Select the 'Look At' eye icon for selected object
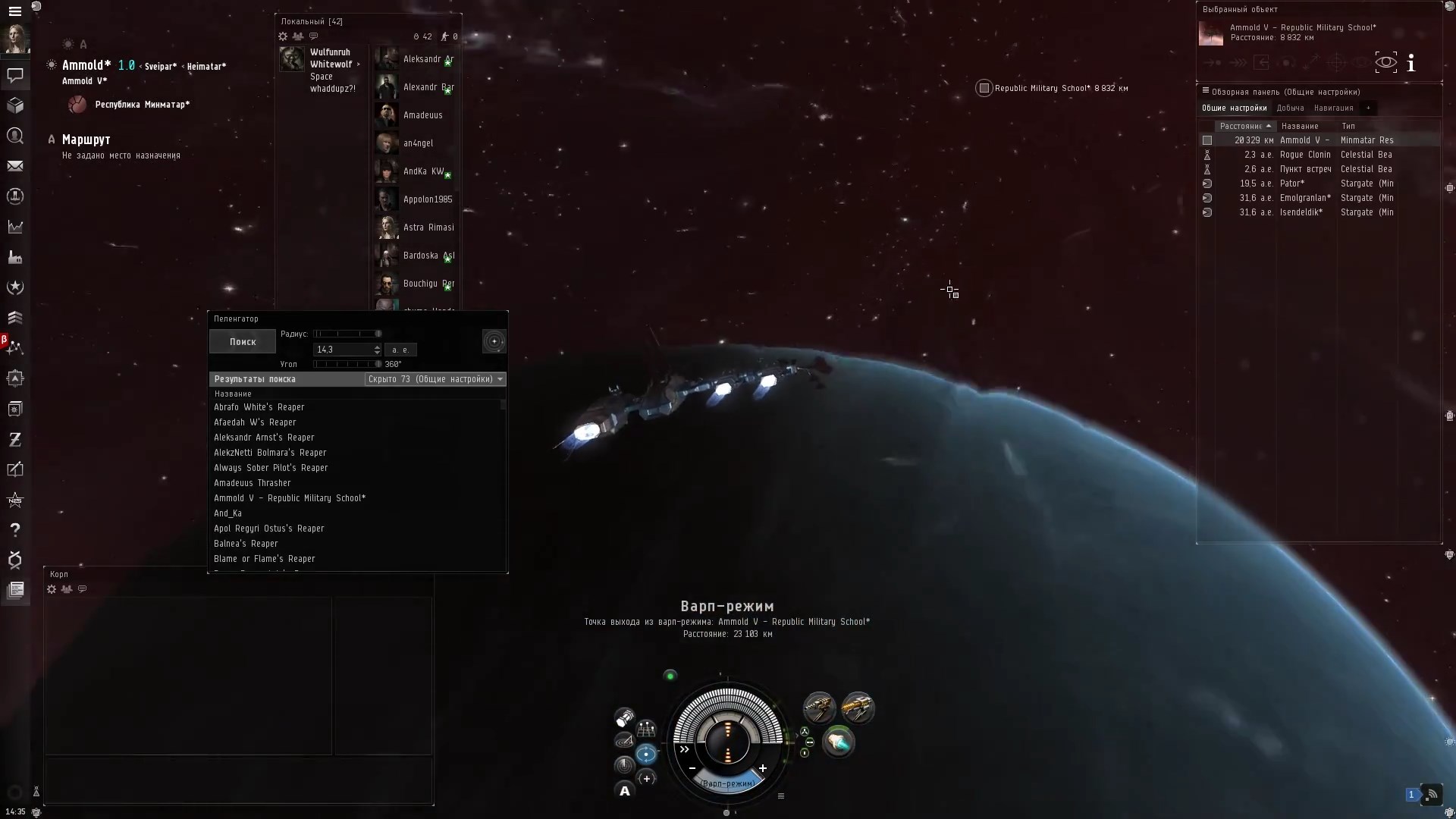1456x819 pixels. click(1386, 62)
